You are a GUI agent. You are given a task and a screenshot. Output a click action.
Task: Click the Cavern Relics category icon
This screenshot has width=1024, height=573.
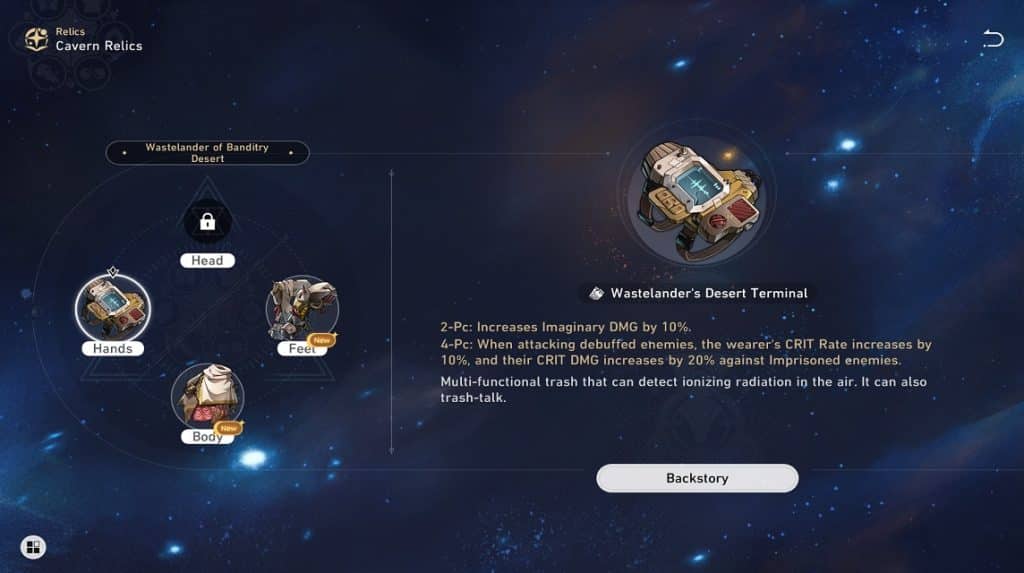[x=37, y=39]
